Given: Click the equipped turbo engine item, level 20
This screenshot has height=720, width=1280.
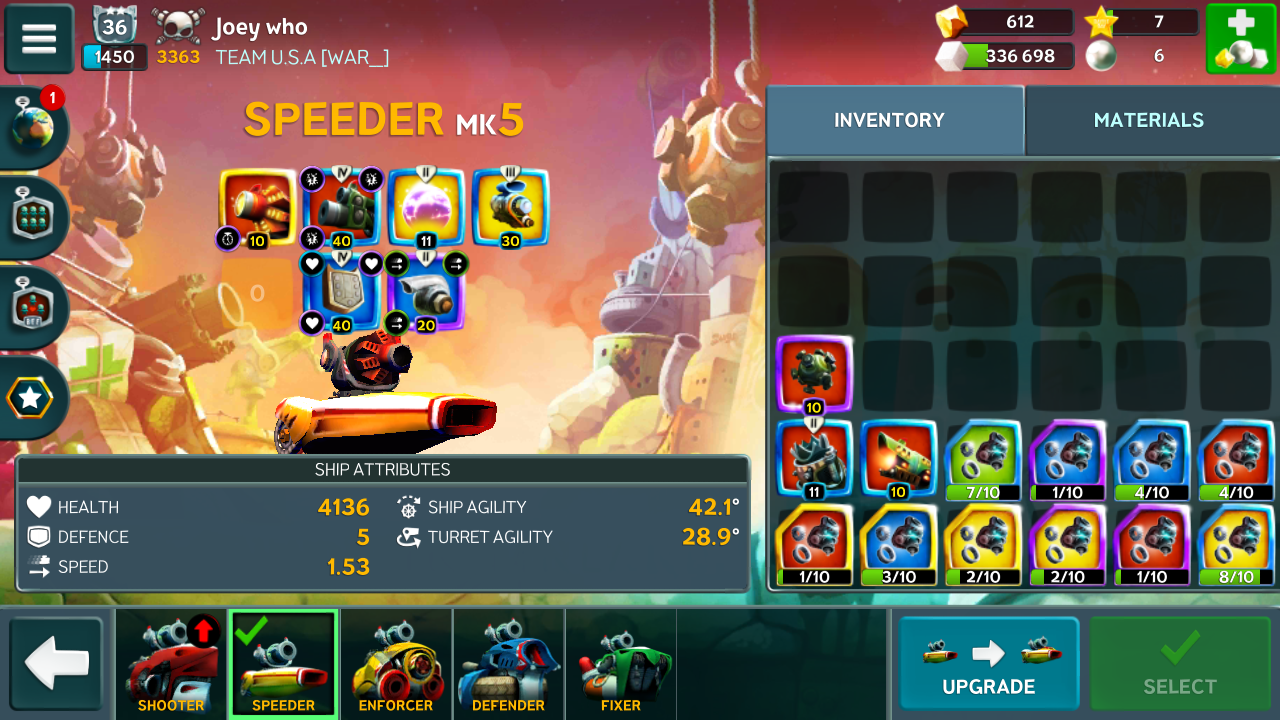Looking at the screenshot, I should click(x=426, y=292).
